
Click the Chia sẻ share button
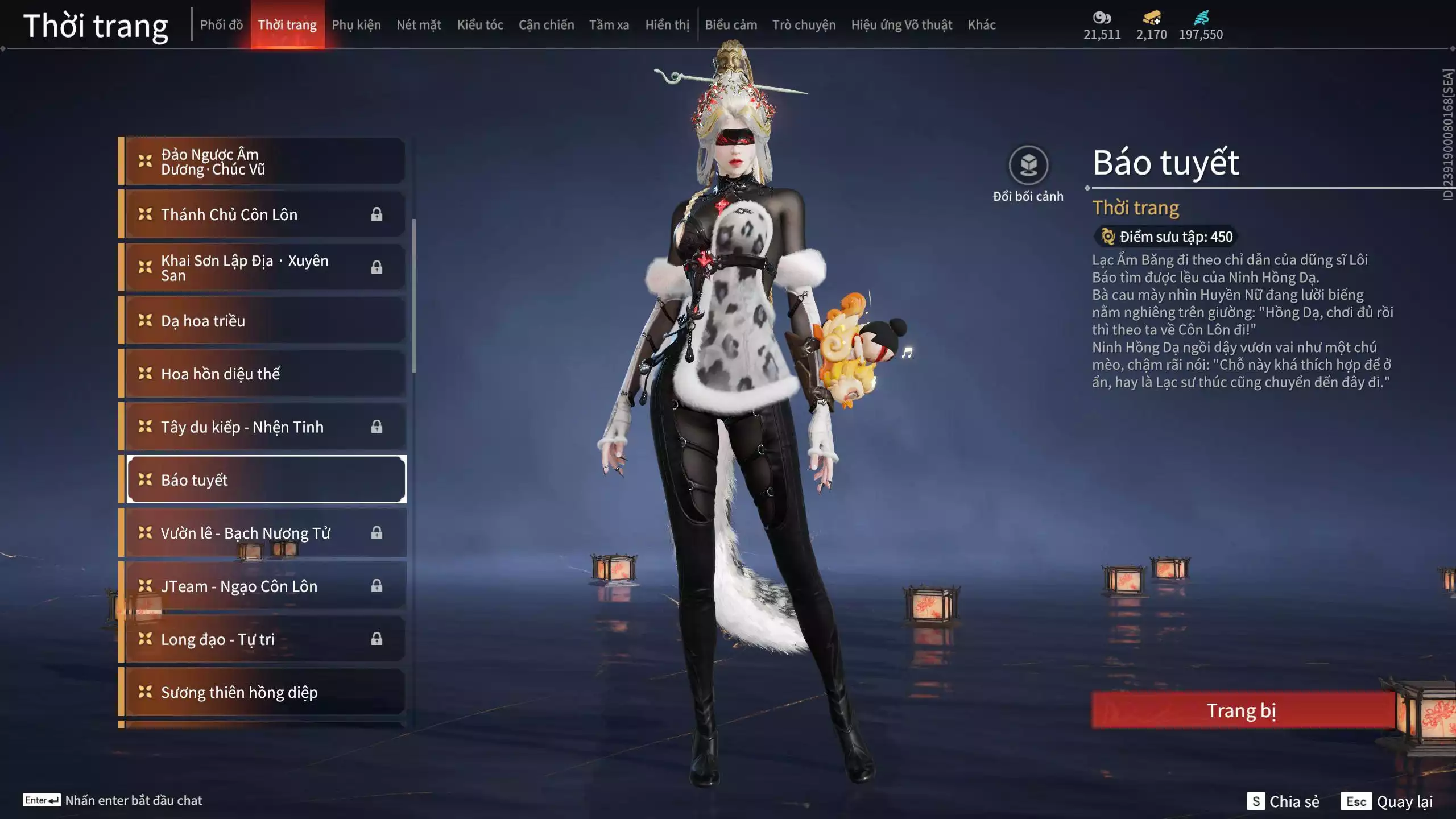1284,801
